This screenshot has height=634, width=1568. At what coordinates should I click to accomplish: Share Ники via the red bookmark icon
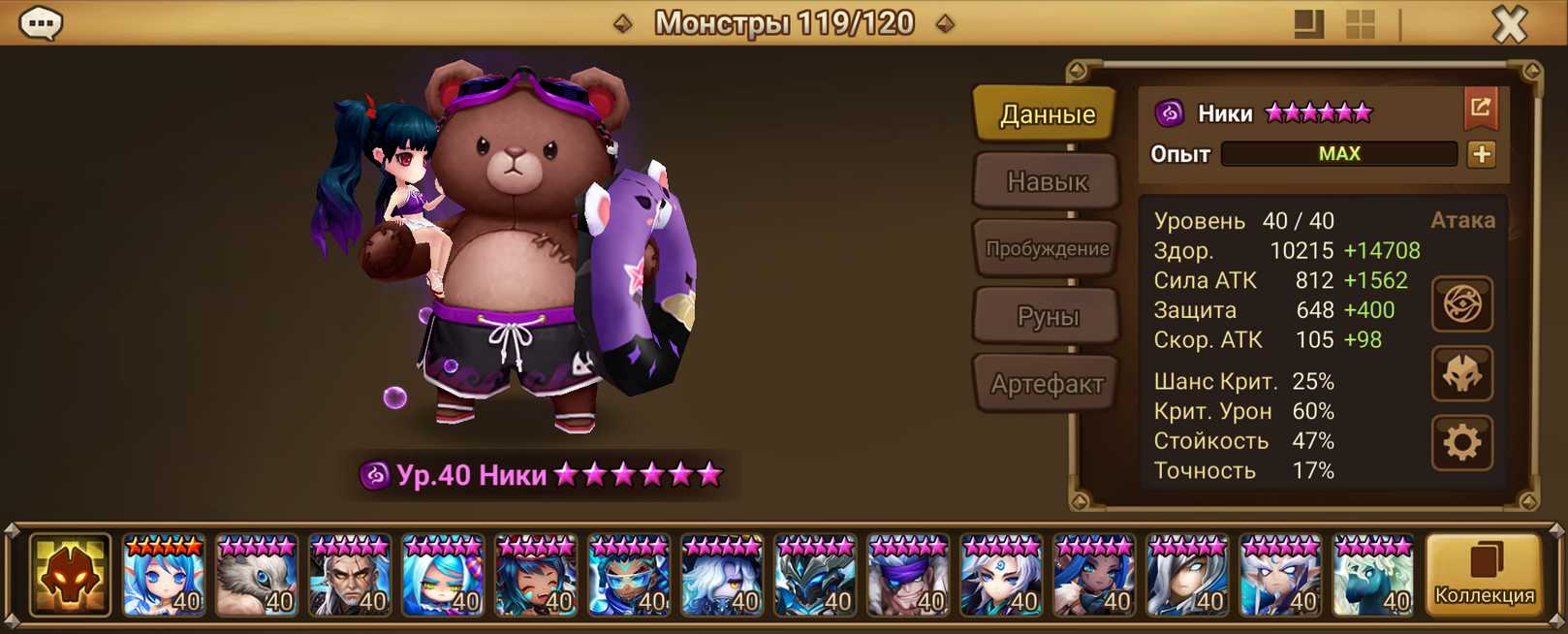(x=1480, y=109)
